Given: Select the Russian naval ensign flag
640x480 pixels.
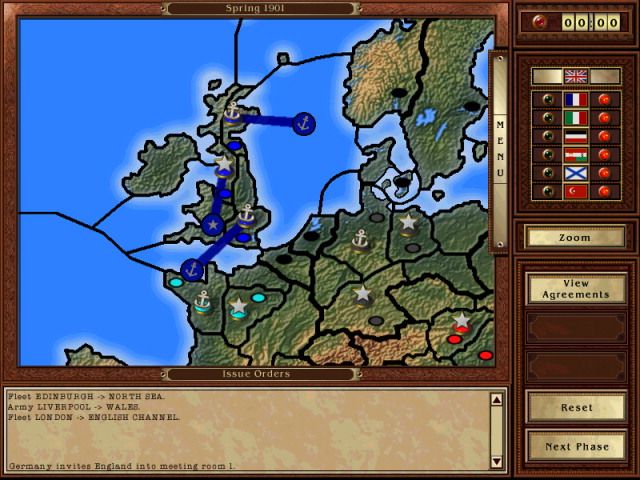Looking at the screenshot, I should pyautogui.click(x=575, y=172).
